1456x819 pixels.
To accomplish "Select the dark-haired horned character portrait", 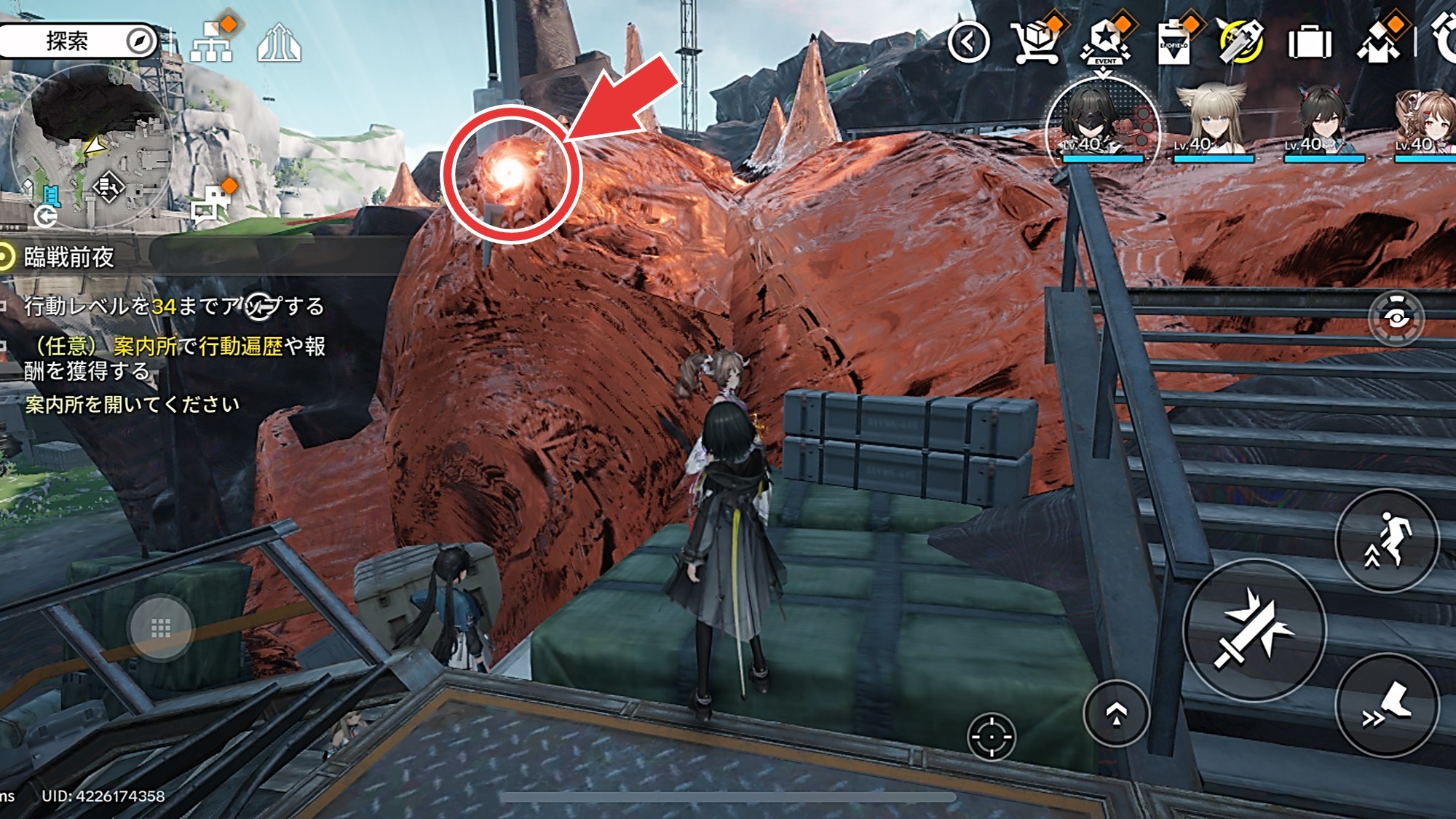I will [x=1322, y=120].
